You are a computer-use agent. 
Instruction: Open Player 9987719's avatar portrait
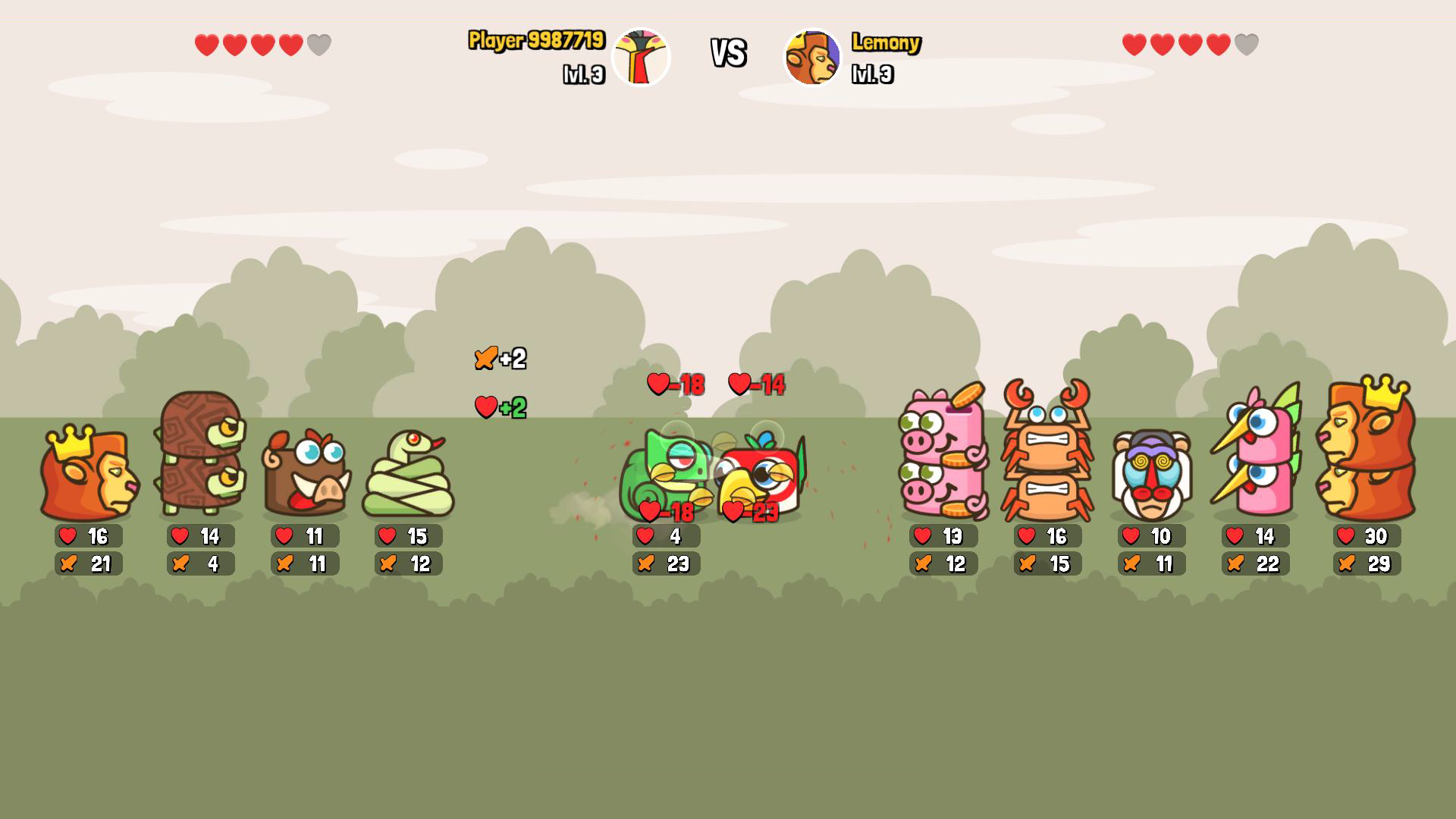[641, 55]
